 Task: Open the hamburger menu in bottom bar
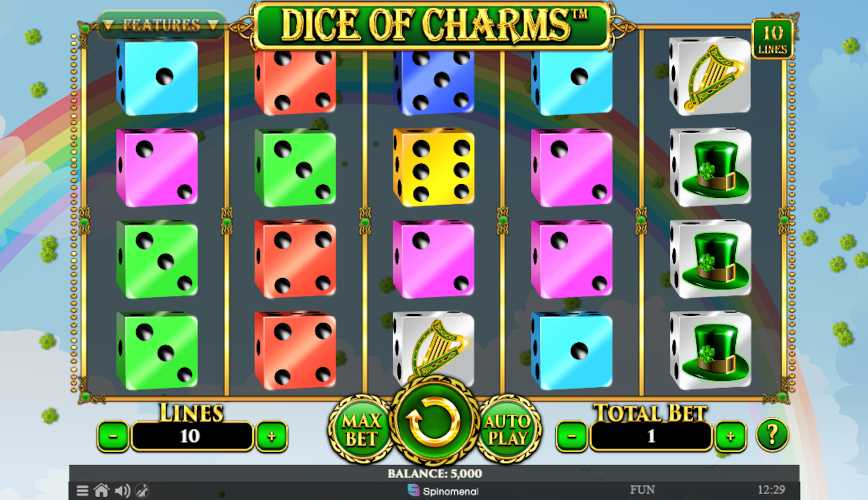83,491
